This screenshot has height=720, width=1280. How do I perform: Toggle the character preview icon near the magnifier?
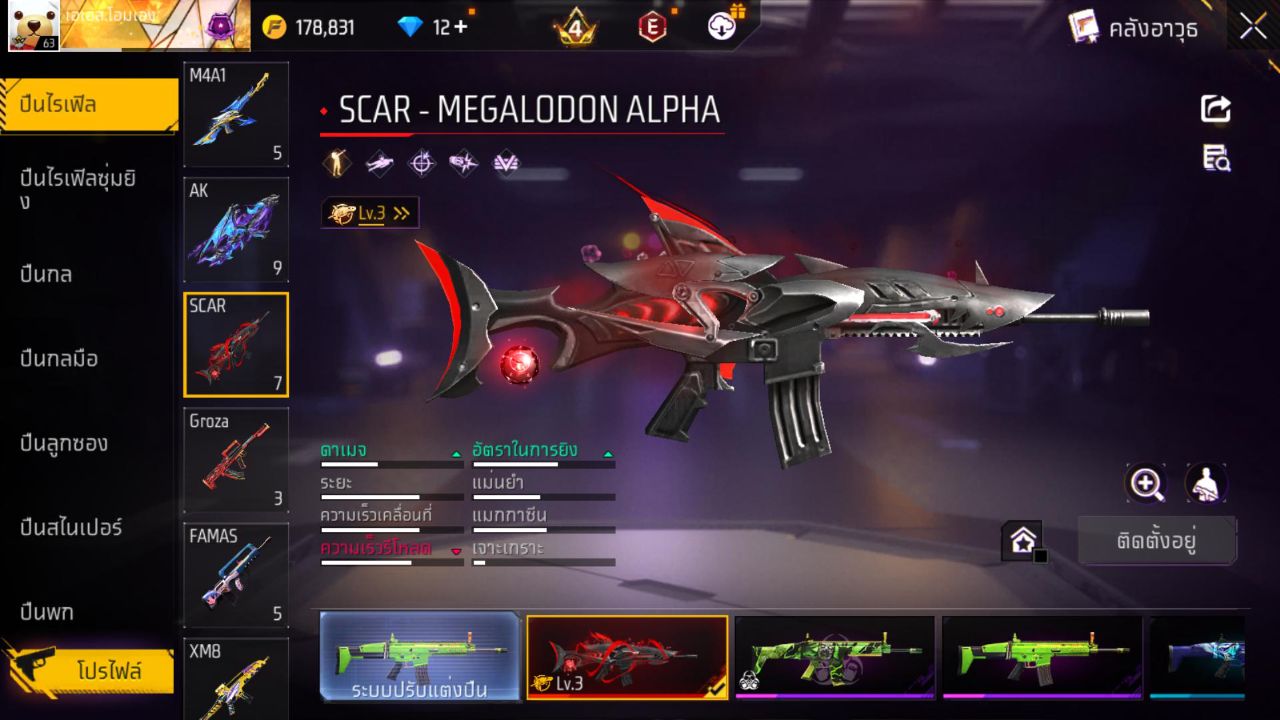pos(1205,483)
